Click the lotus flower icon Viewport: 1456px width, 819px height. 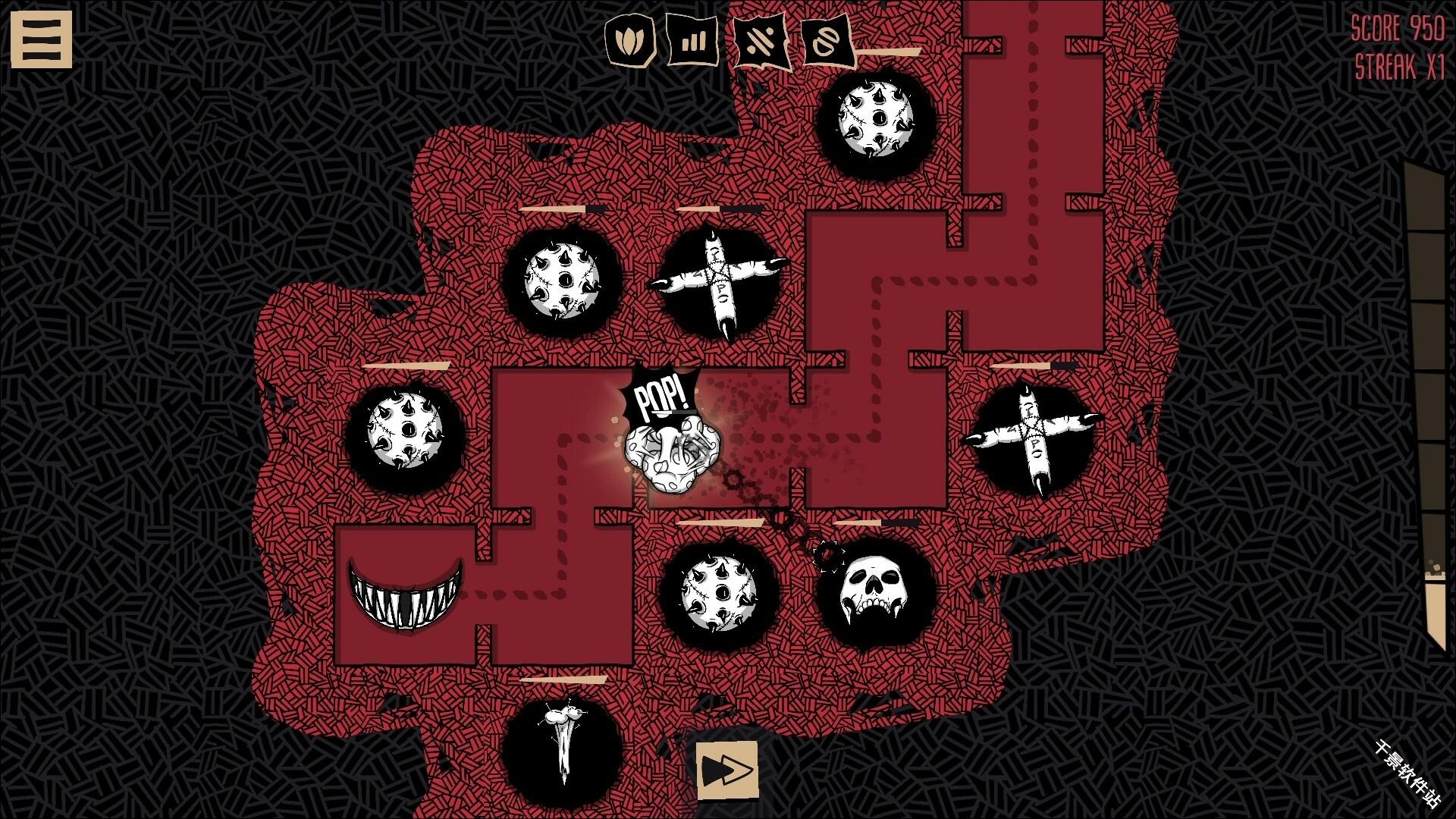coord(629,40)
